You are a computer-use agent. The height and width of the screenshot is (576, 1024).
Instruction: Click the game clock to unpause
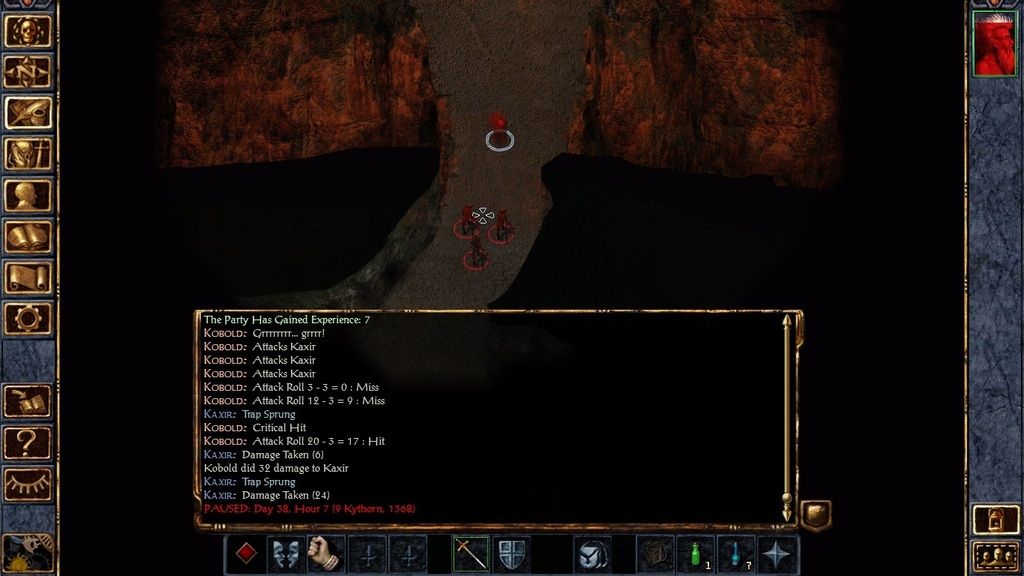(x=26, y=553)
